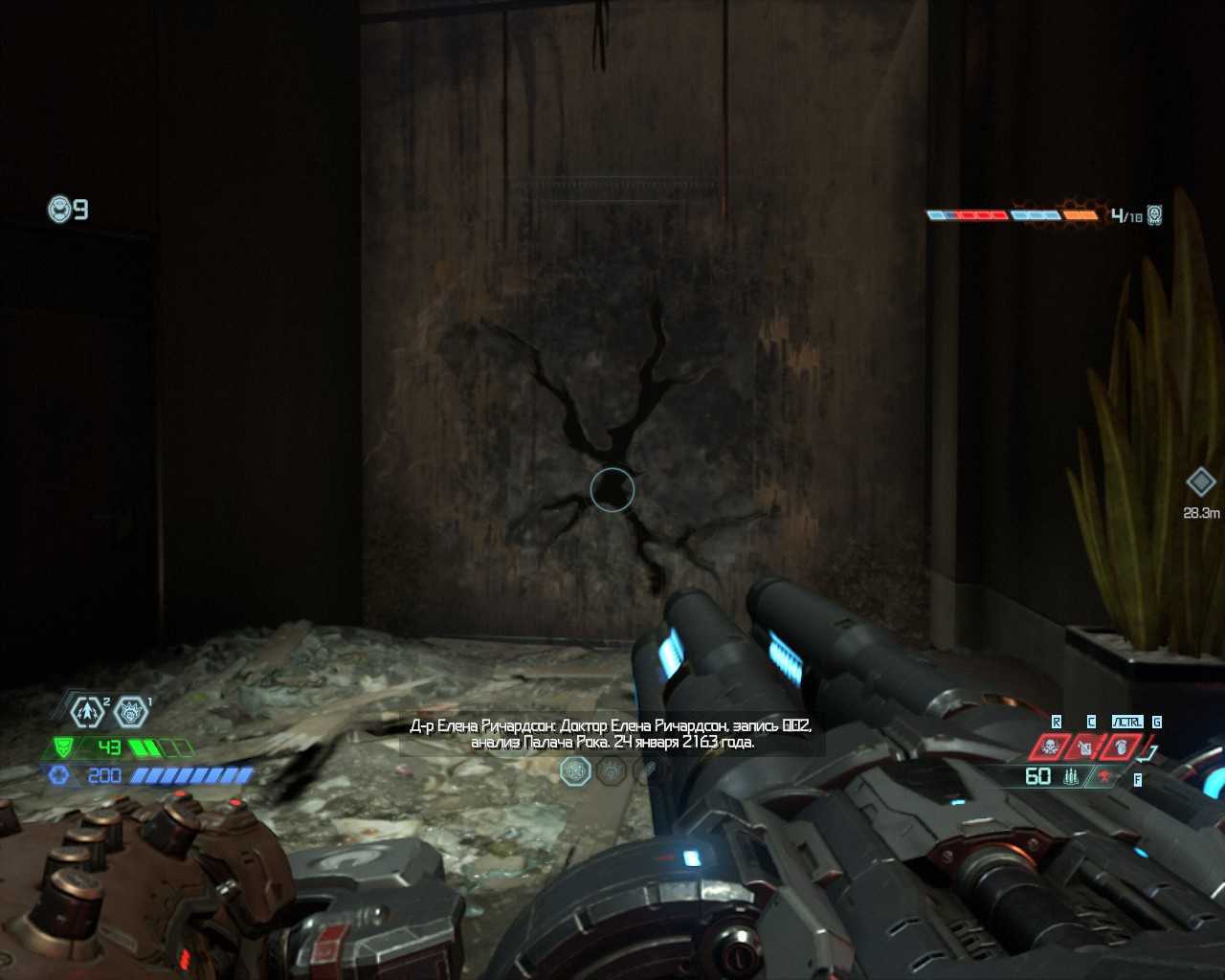Click the spiked demon rune icon

tap(130, 711)
